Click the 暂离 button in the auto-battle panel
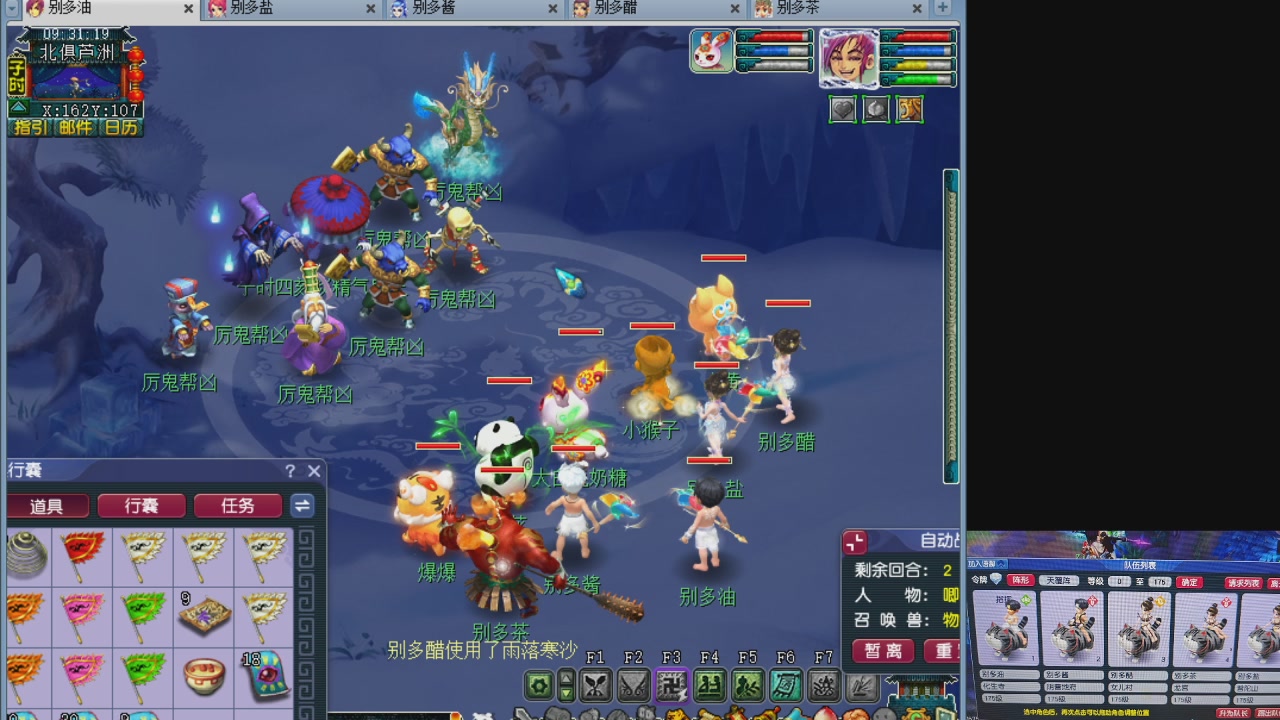Screen dimensions: 1280x720 (882, 650)
